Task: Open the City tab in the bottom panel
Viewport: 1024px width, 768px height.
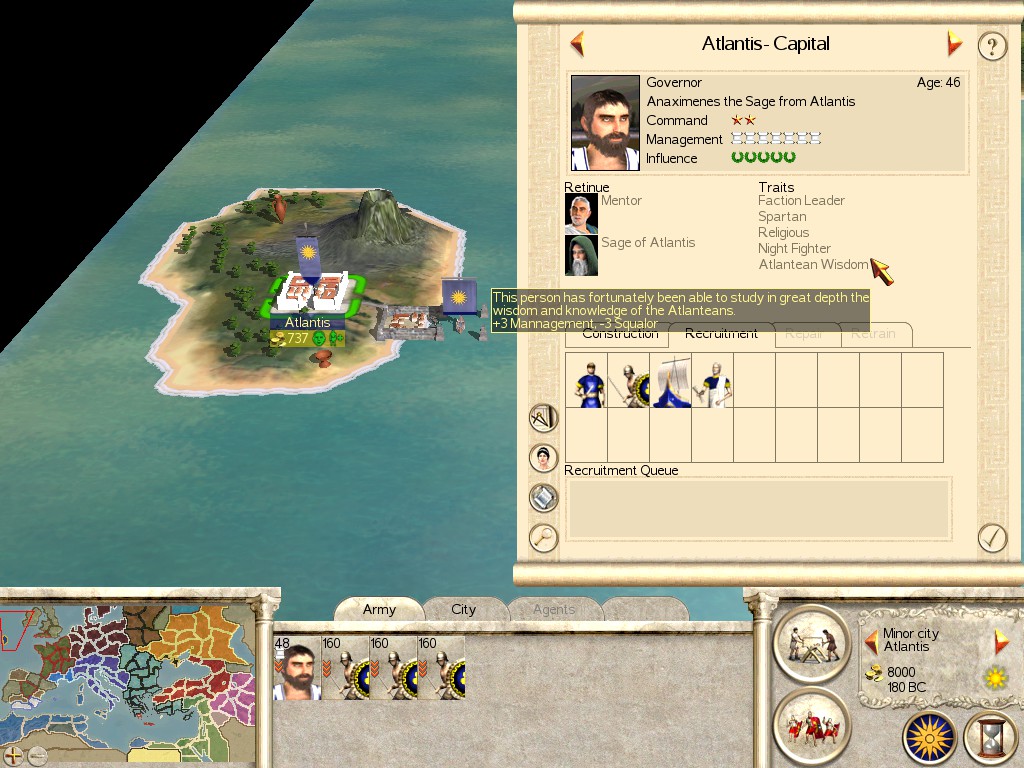Action: 463,609
